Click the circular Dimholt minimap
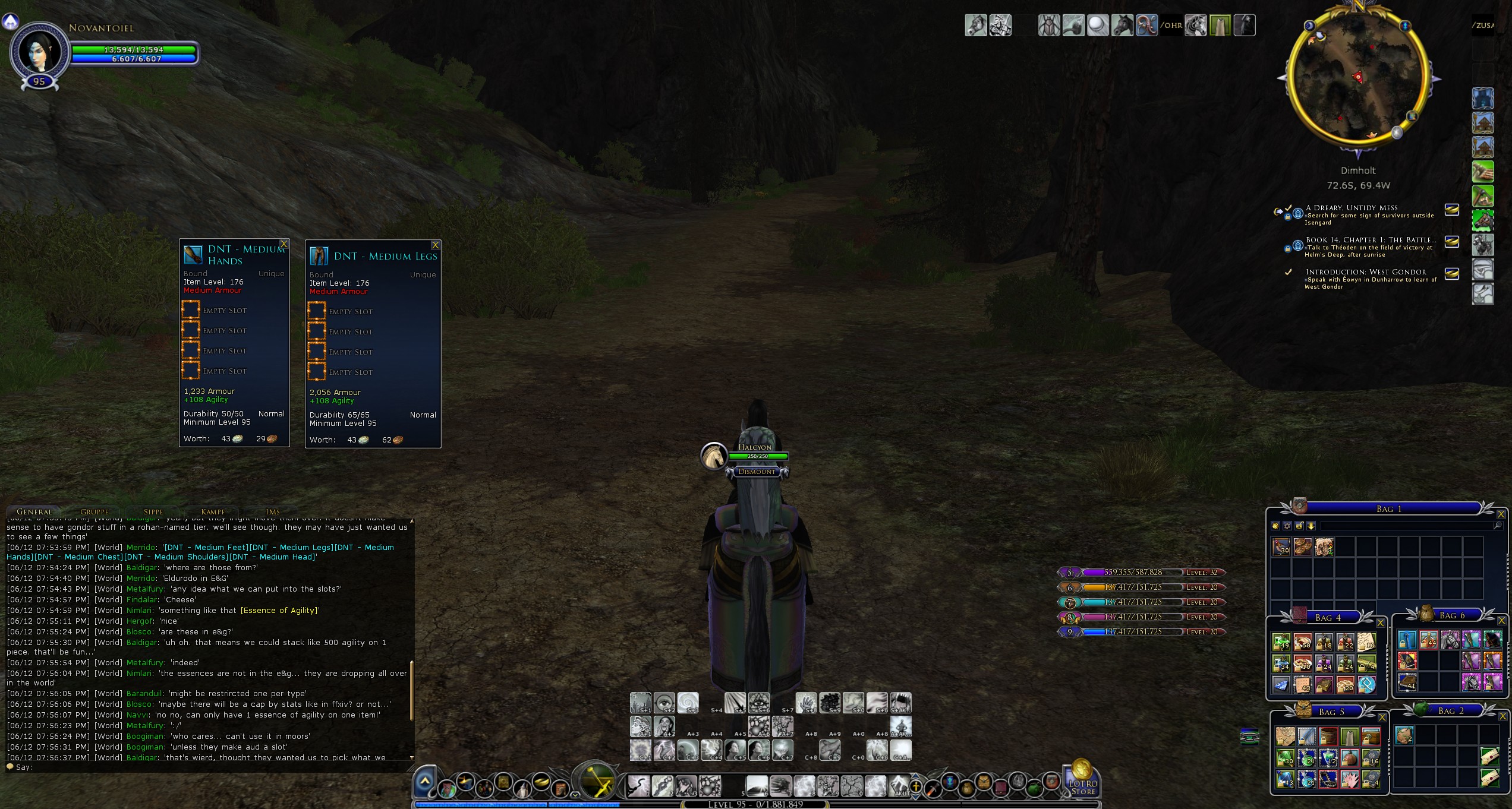The height and width of the screenshot is (809, 1512). [1357, 78]
